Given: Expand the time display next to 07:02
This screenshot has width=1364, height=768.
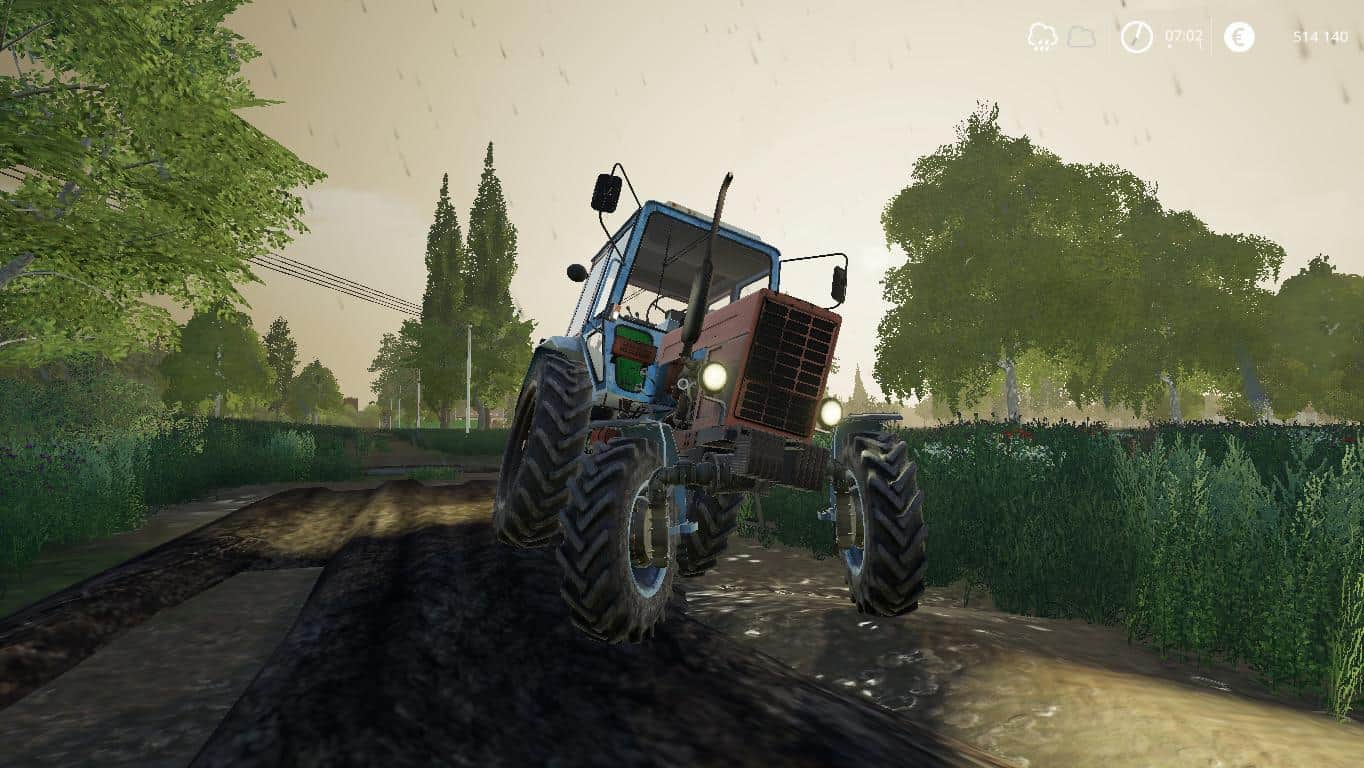Looking at the screenshot, I should [x=1137, y=37].
